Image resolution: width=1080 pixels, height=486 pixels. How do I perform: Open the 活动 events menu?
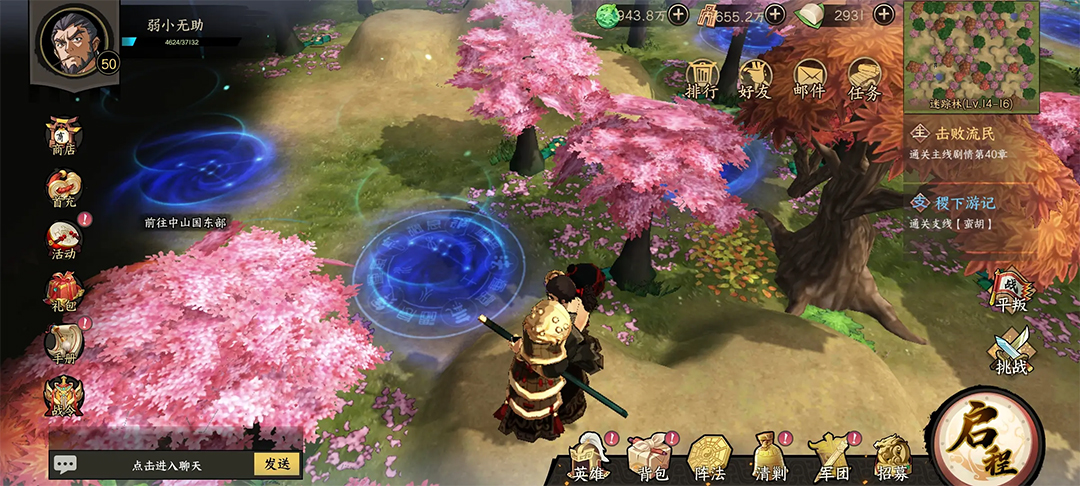pos(65,240)
